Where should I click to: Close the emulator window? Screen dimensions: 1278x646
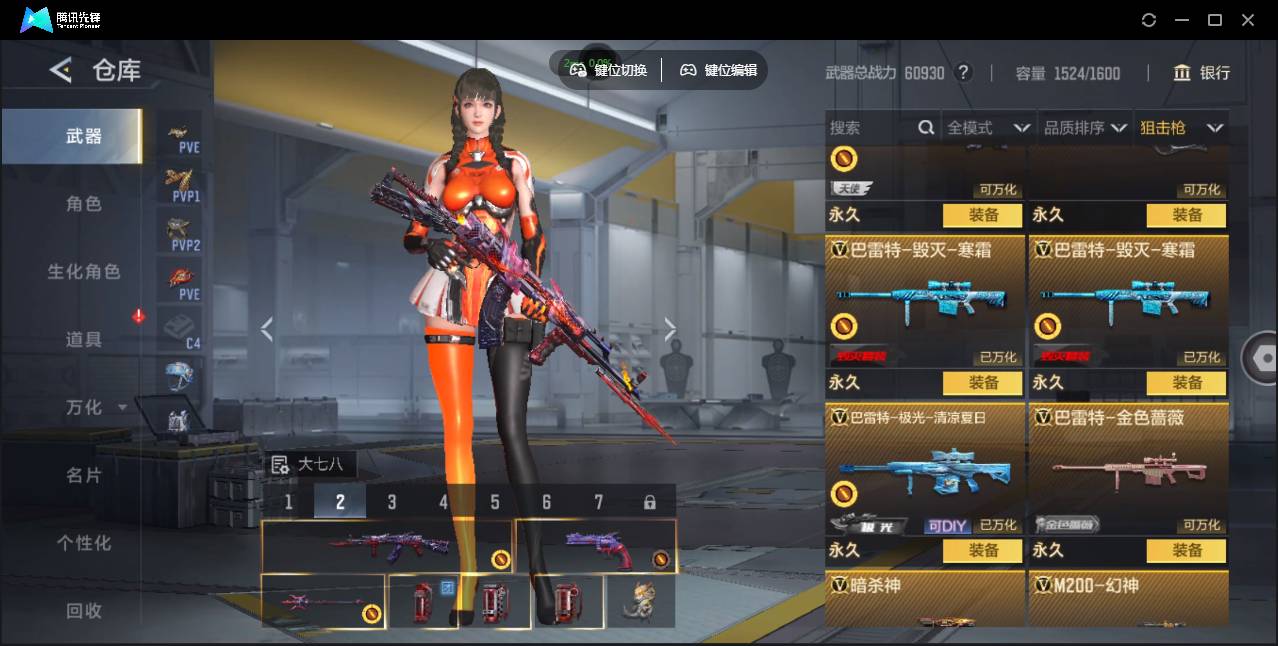pyautogui.click(x=1248, y=20)
